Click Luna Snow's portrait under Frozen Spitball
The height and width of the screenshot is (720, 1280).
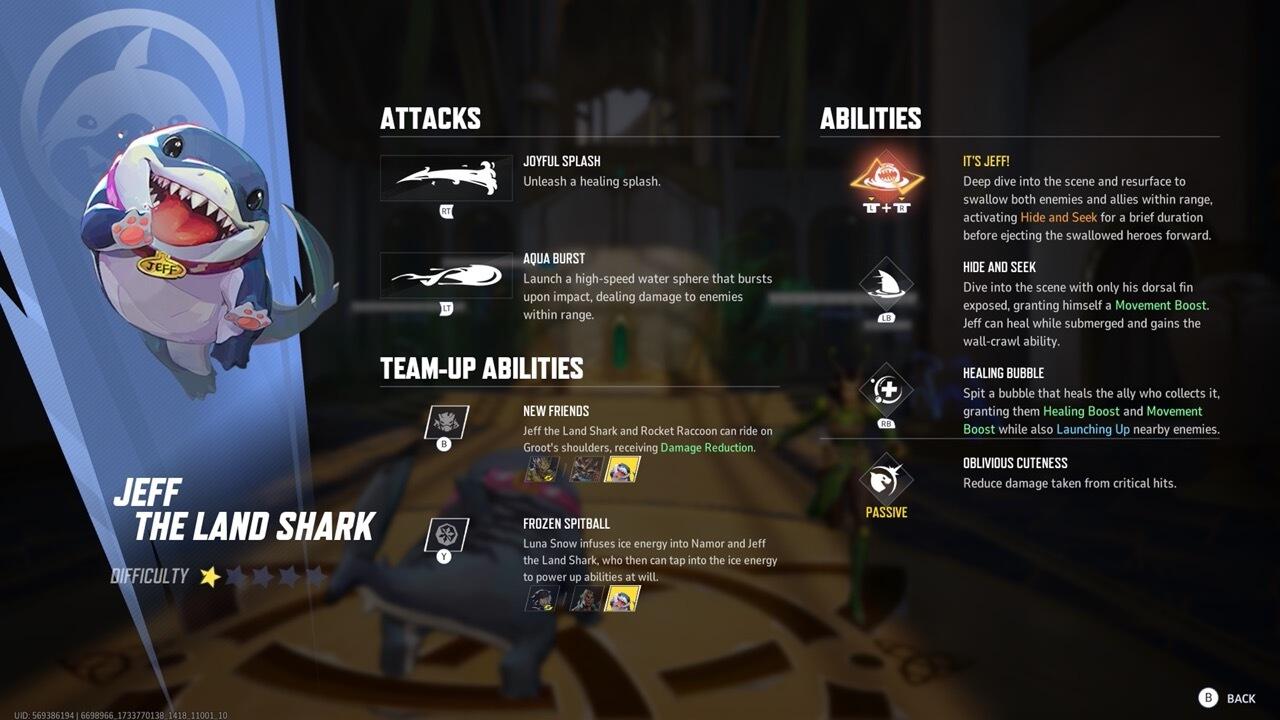coord(540,600)
